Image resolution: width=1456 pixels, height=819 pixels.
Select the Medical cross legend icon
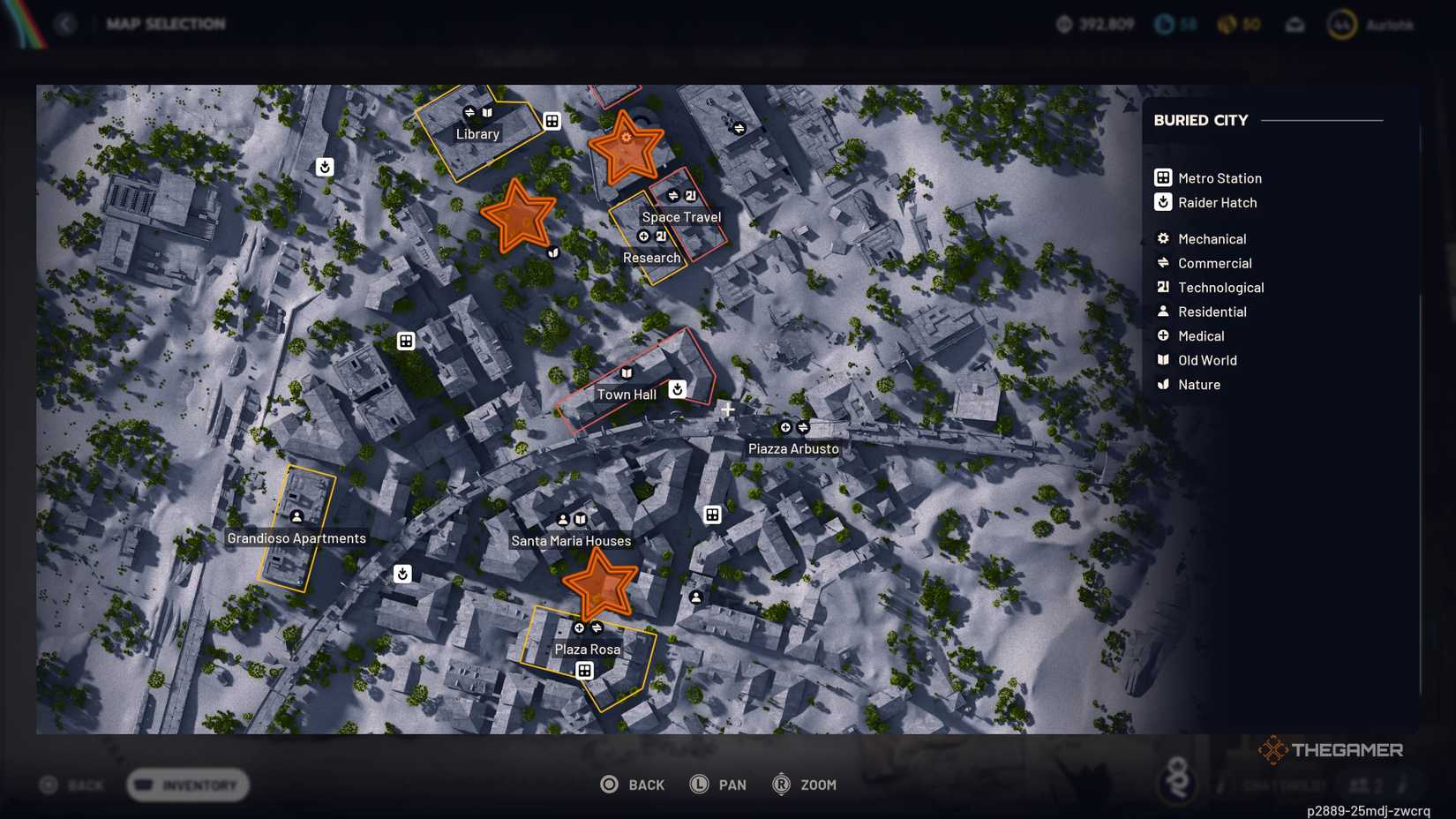click(1162, 335)
